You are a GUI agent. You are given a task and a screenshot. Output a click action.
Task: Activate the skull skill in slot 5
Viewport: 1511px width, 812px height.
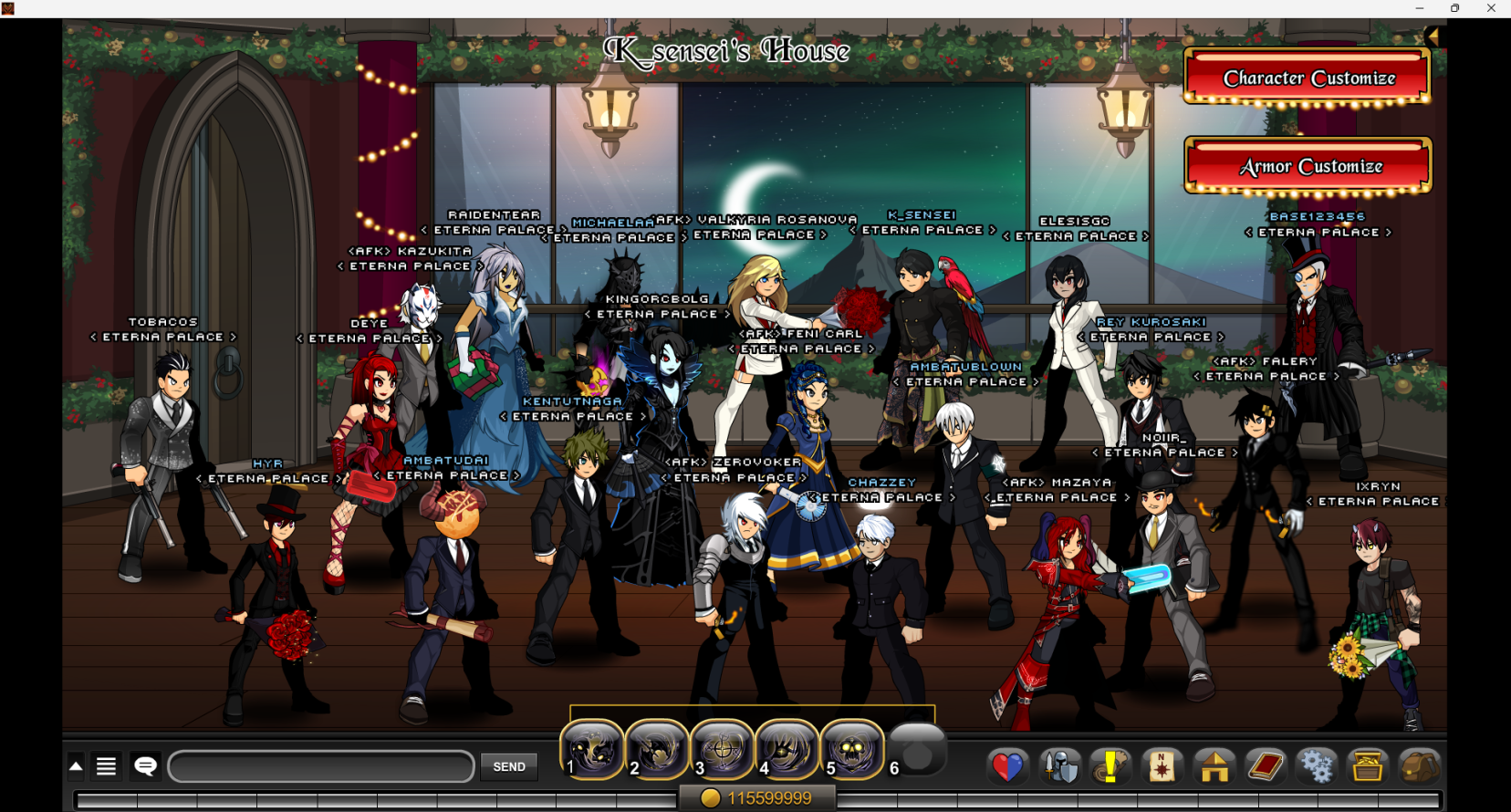click(852, 750)
